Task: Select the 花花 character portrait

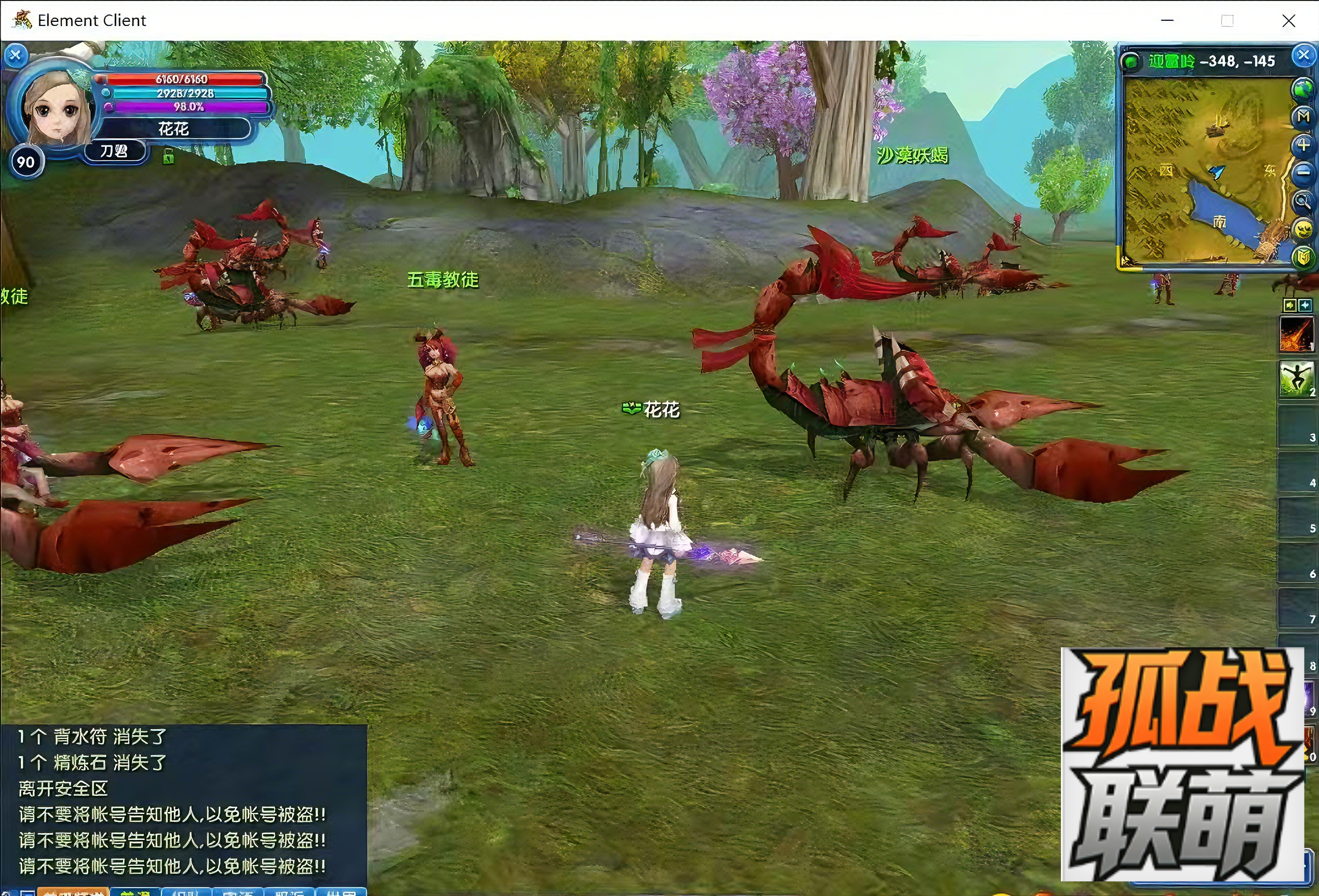Action: click(56, 108)
